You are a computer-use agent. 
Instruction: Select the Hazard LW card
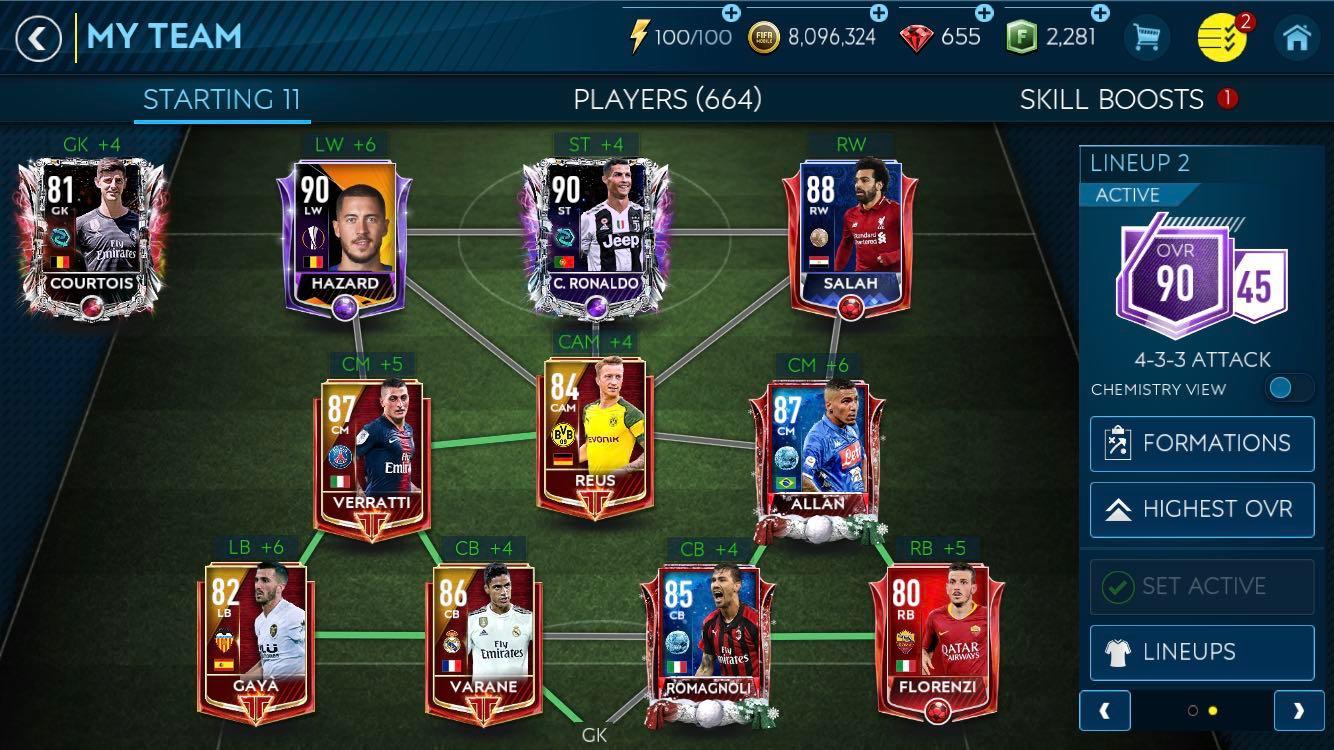click(345, 235)
